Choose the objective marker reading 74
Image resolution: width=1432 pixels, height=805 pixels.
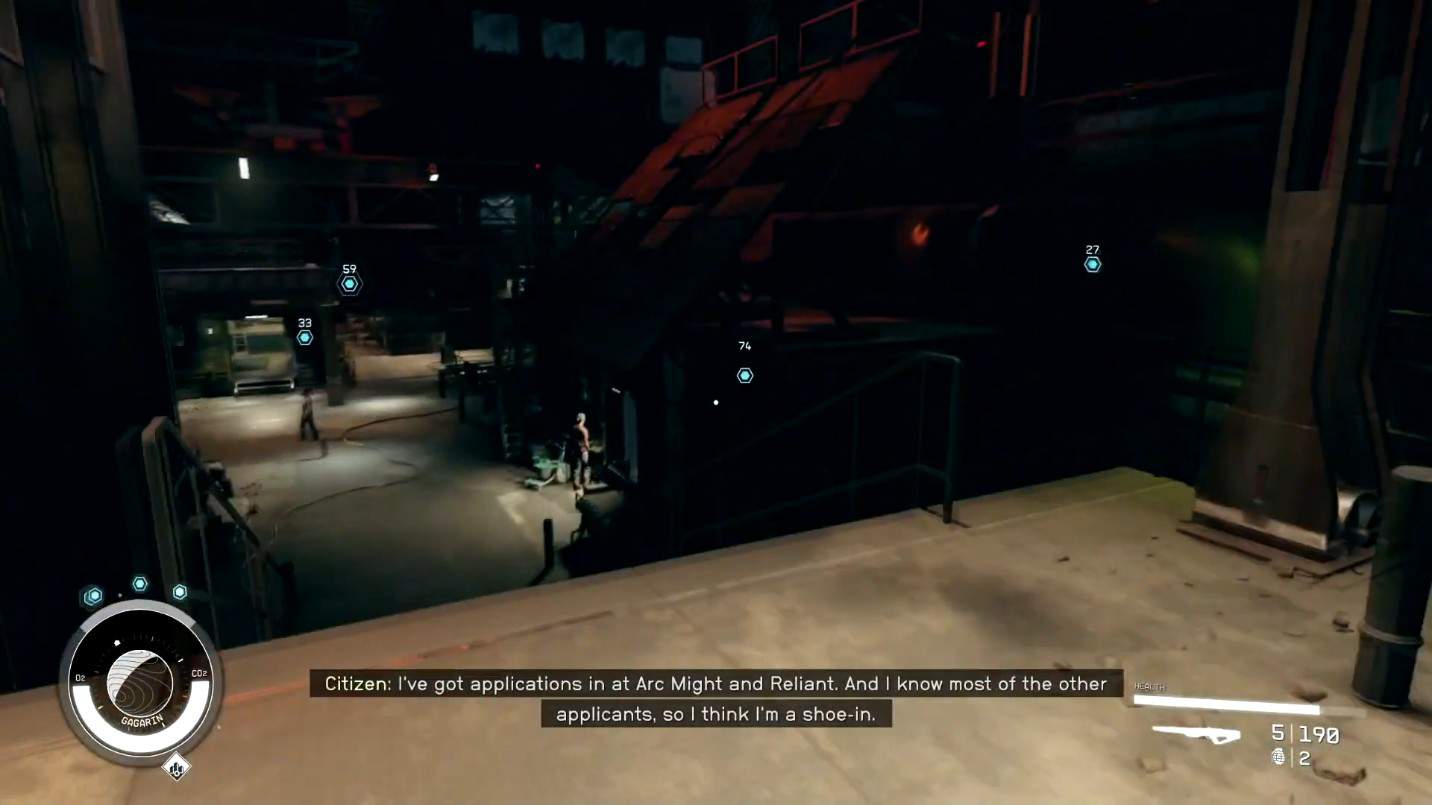(x=745, y=375)
